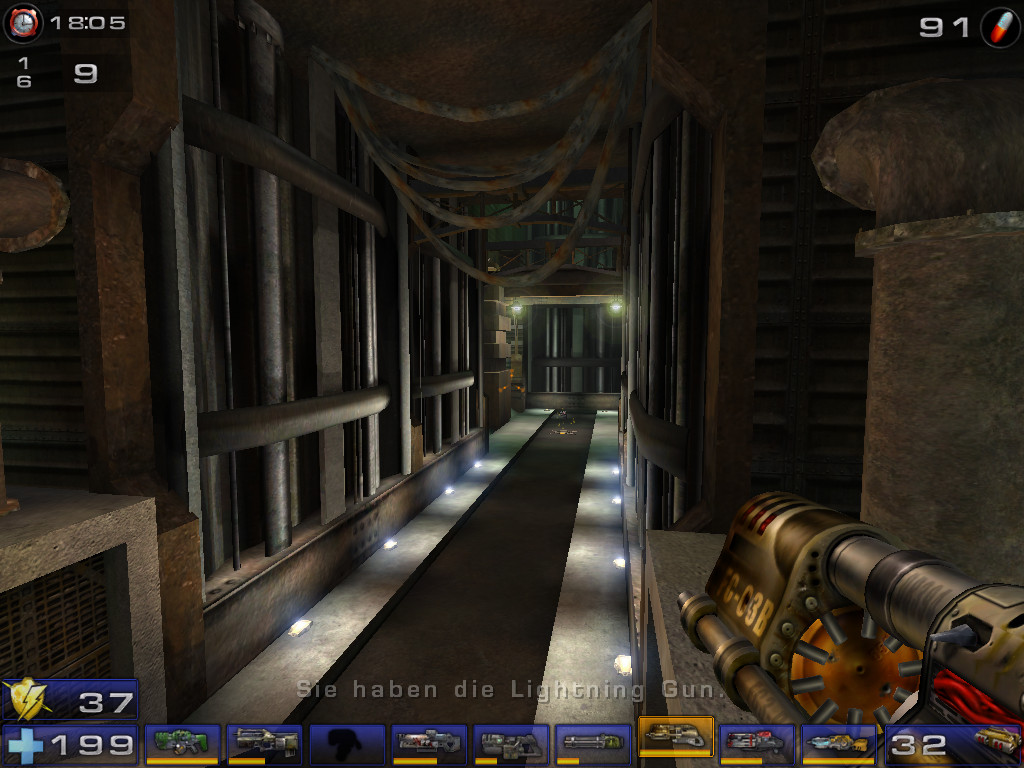Click the highlighted Flak Cannon slot

[x=675, y=741]
